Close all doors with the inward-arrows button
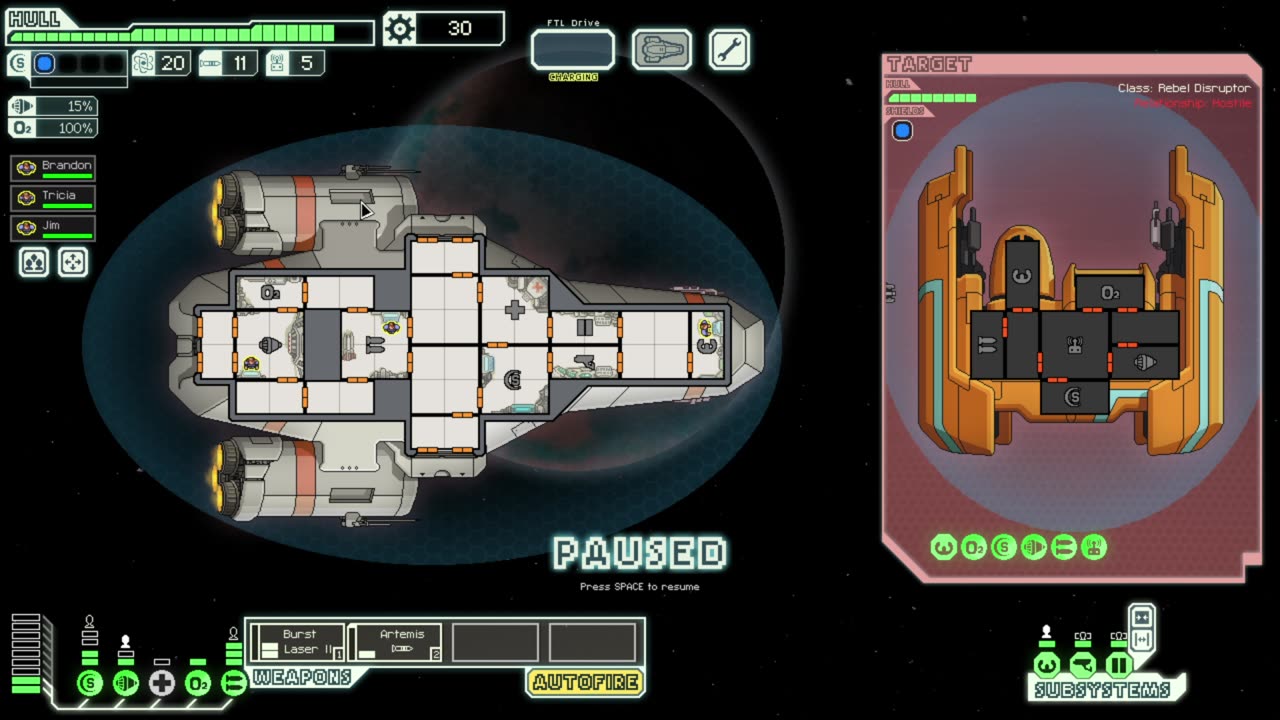Viewport: 1280px width, 720px height. pyautogui.click(x=1141, y=616)
